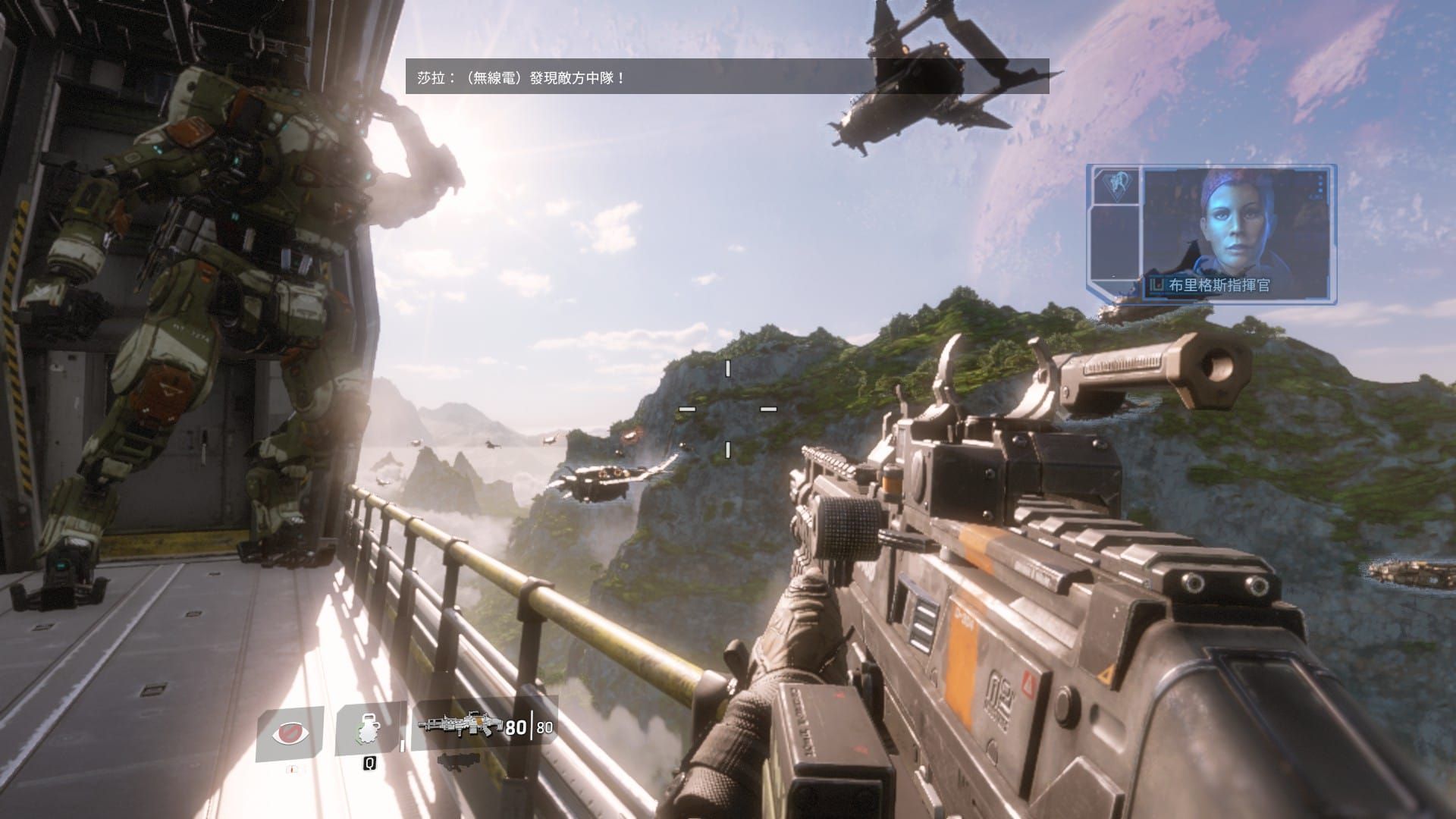Viewport: 1456px width, 819px height.
Task: Activate the cloak eye tactical ability icon
Action: 291,734
